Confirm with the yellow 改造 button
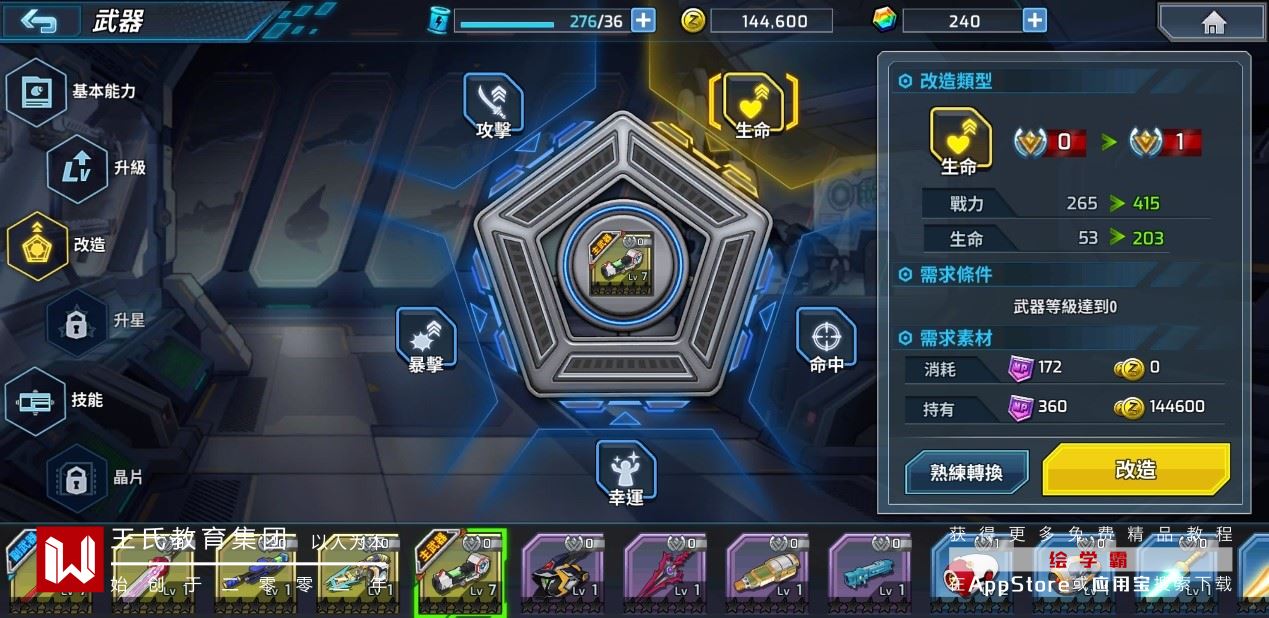This screenshot has width=1269, height=618. (x=1136, y=470)
